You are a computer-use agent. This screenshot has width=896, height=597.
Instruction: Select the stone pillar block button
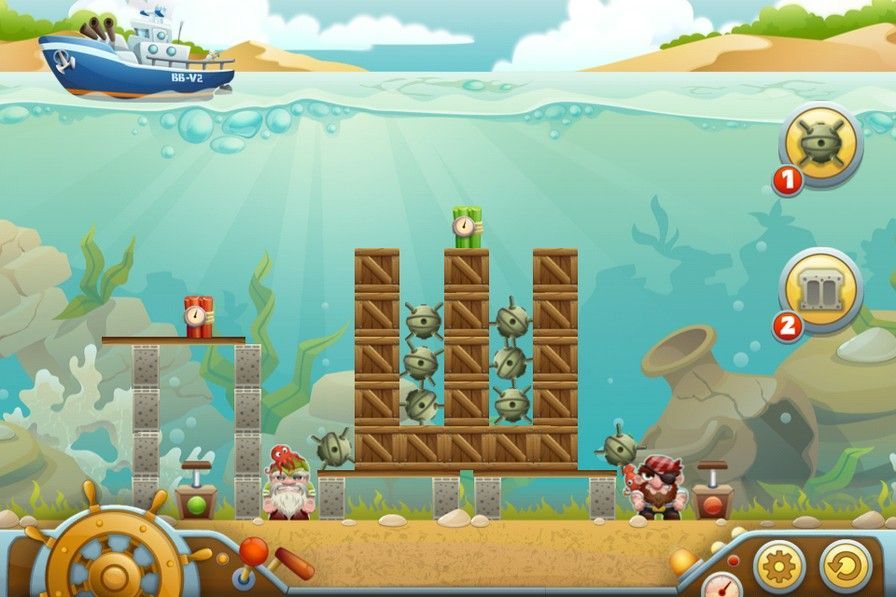point(820,290)
